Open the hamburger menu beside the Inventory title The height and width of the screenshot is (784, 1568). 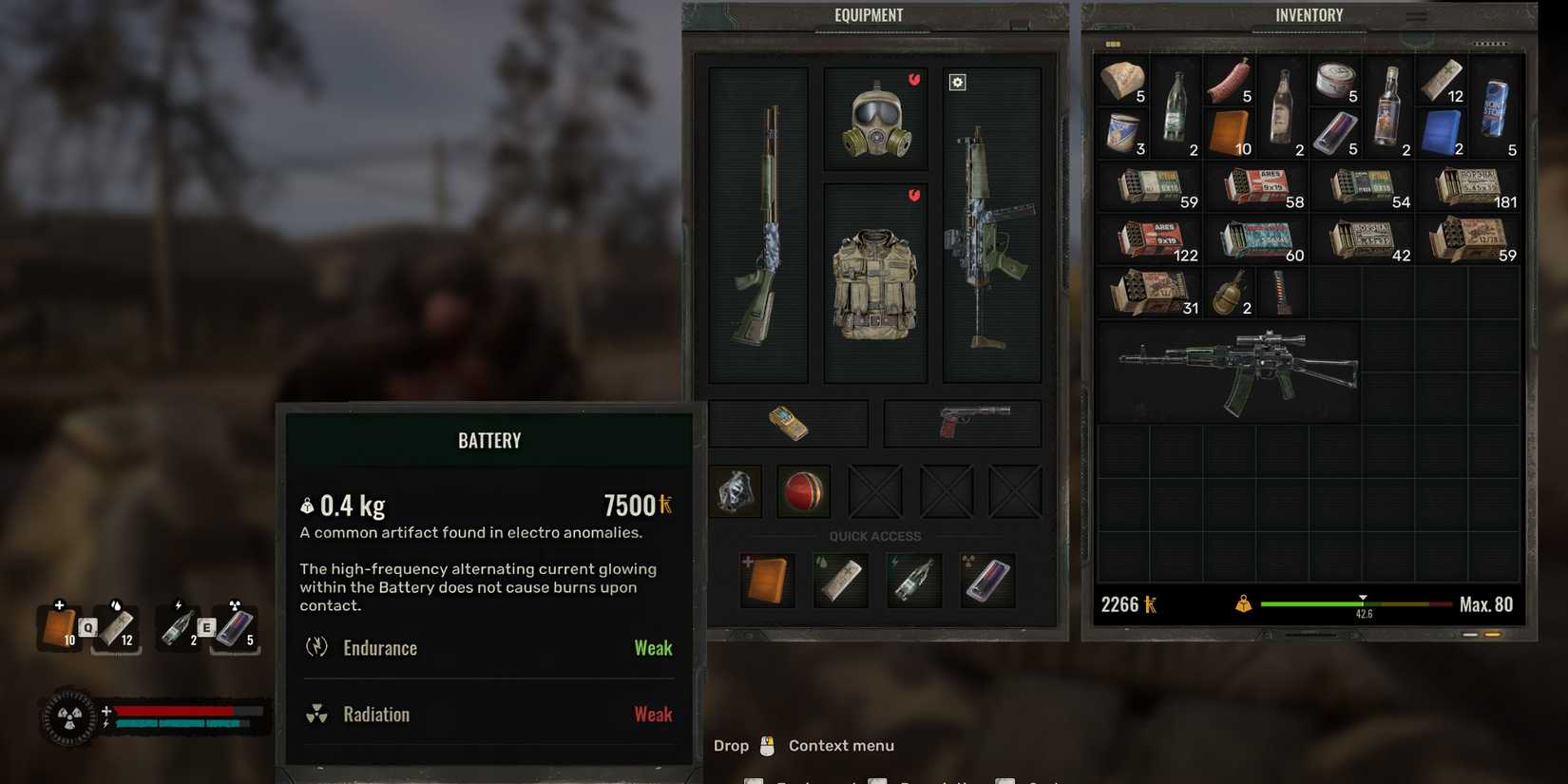(x=1415, y=17)
